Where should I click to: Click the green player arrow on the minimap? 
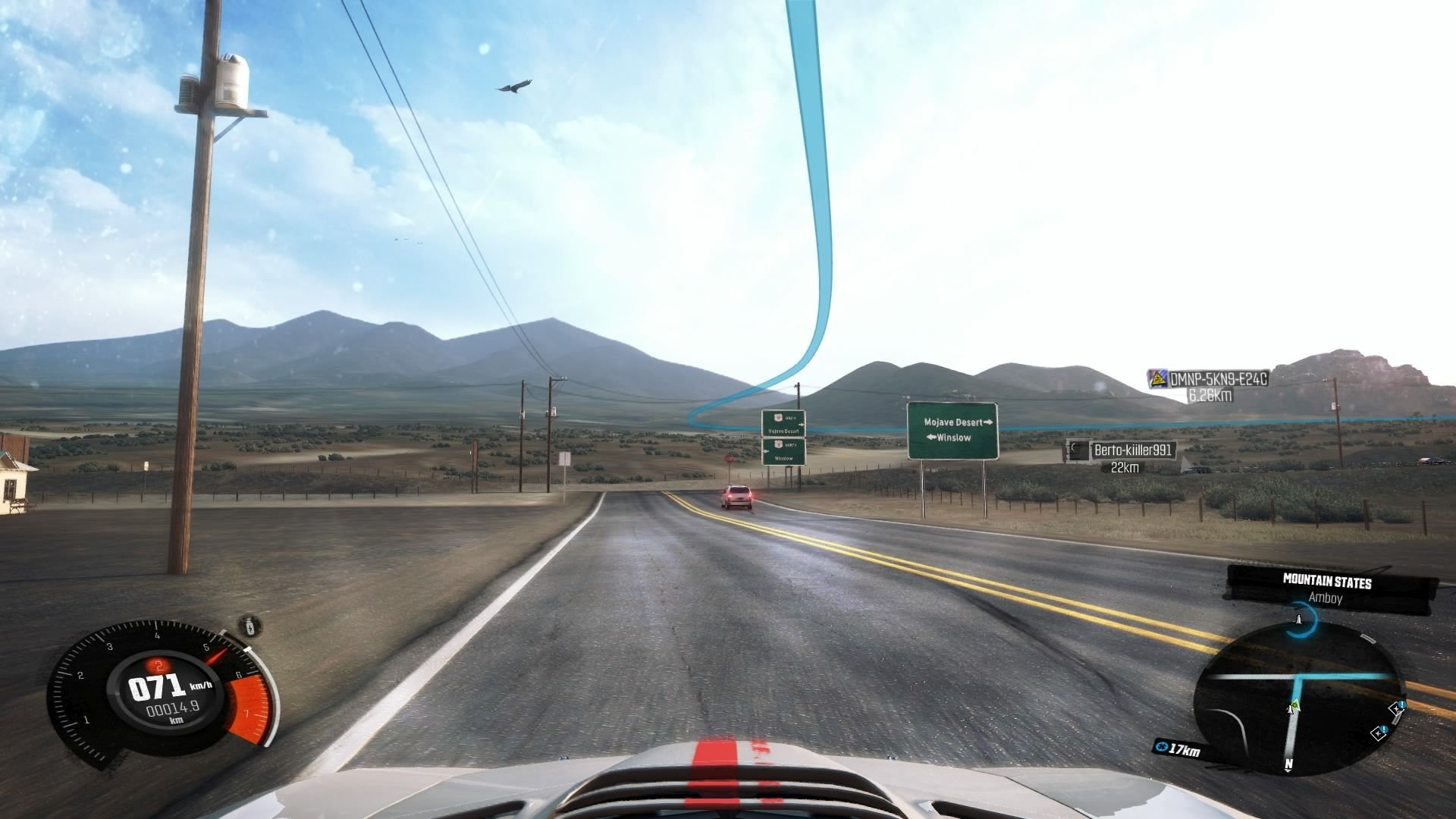click(x=1293, y=707)
